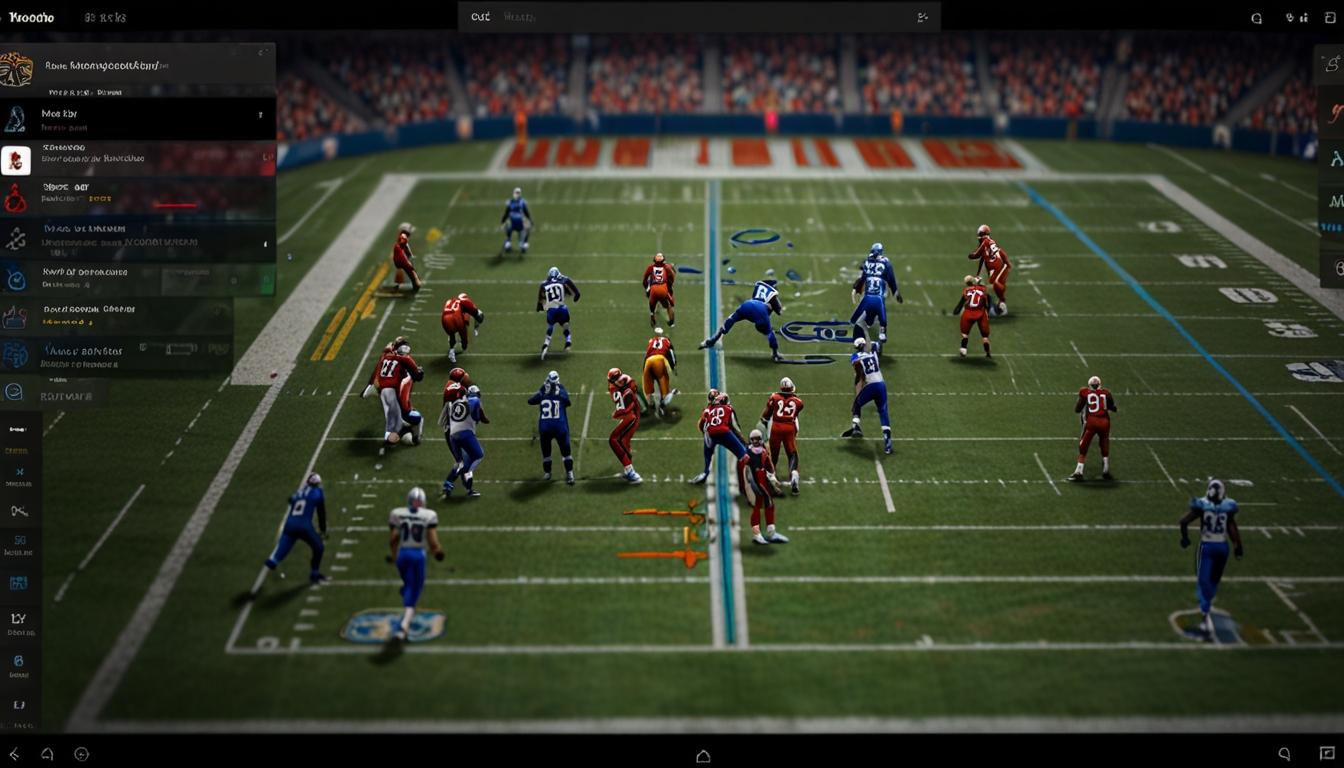
Task: Choose the row with the red flame icon
Action: [138, 198]
